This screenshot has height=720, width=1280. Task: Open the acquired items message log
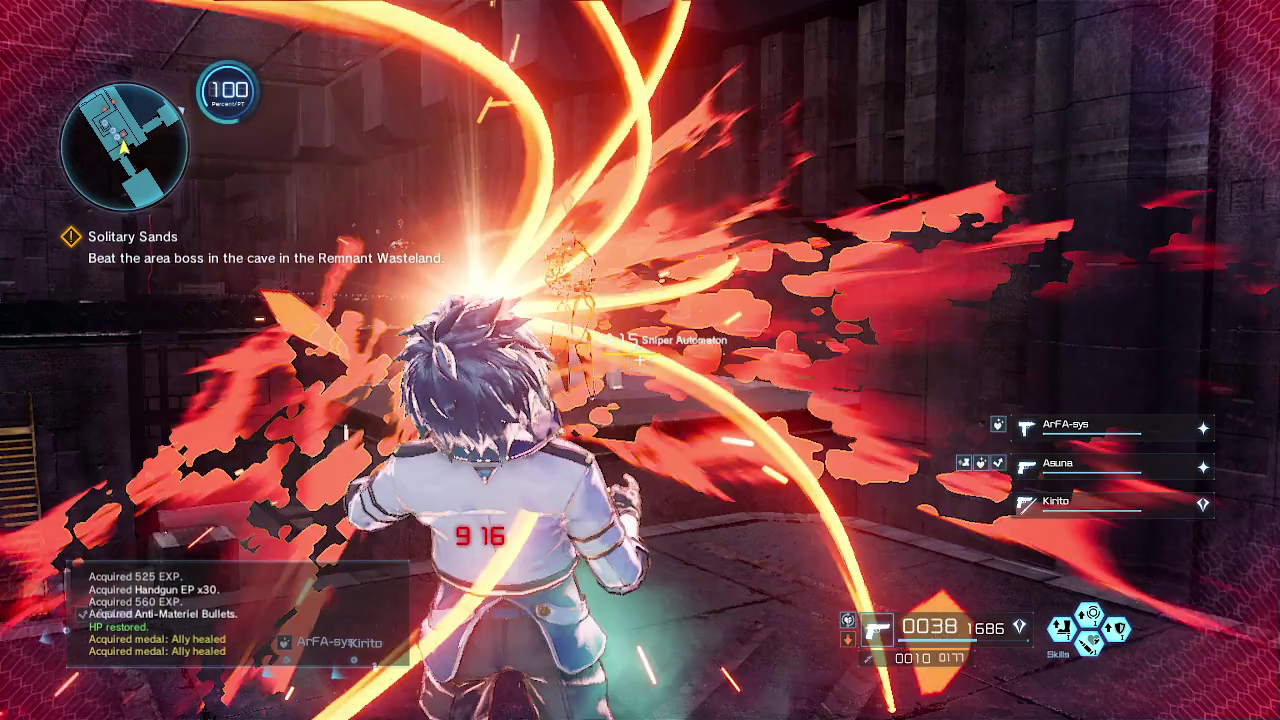point(160,614)
